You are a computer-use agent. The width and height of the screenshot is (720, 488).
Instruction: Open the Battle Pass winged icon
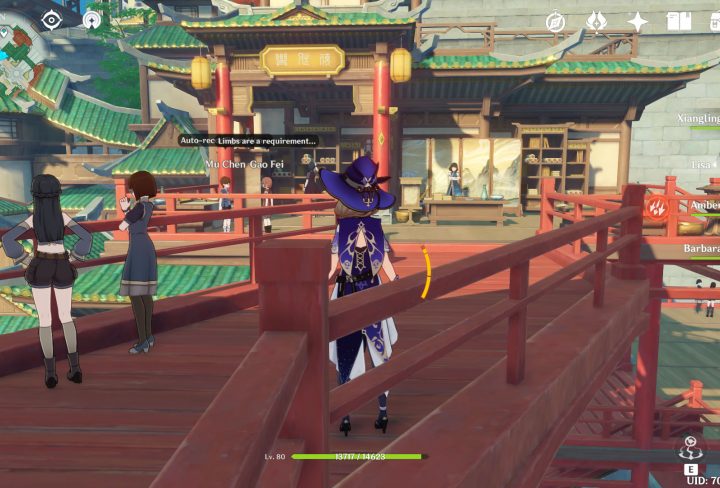point(597,21)
